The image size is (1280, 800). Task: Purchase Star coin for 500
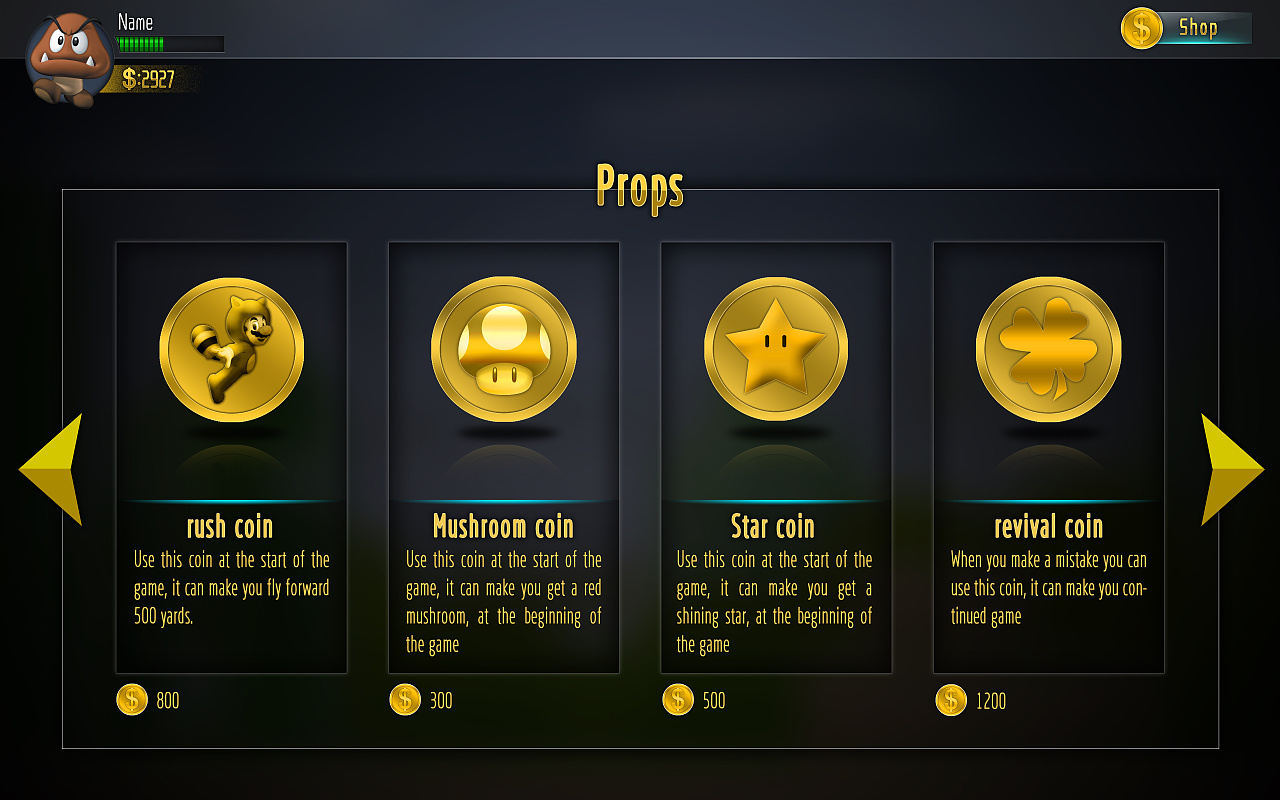point(694,700)
